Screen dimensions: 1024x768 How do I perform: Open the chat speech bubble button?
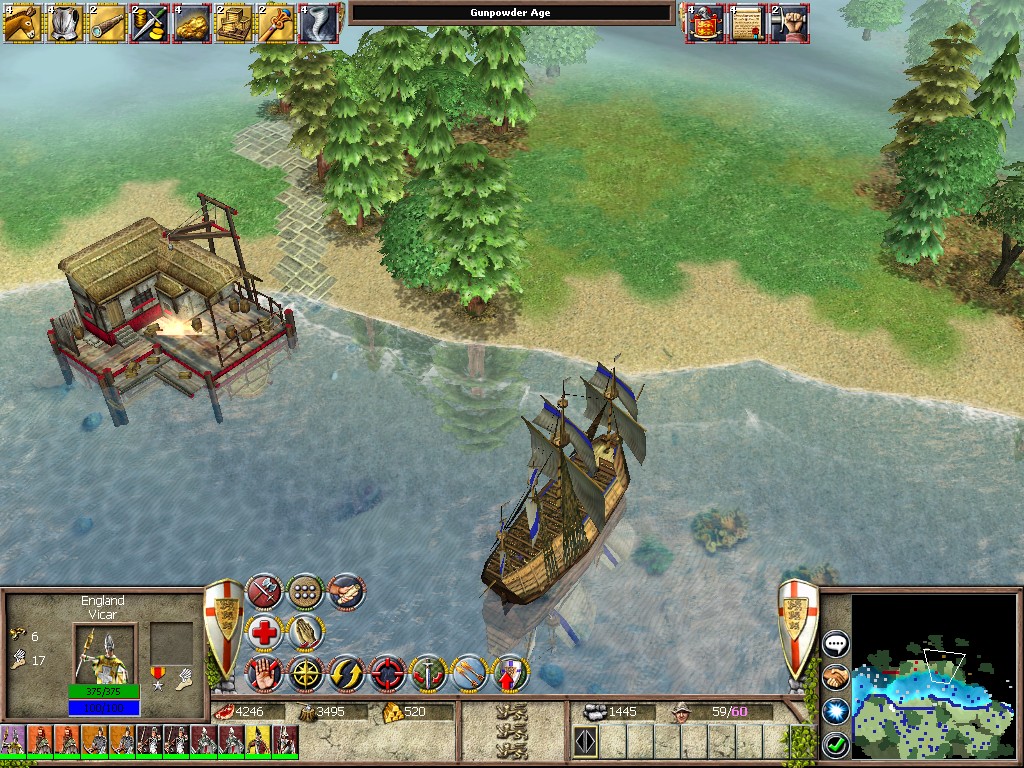835,644
